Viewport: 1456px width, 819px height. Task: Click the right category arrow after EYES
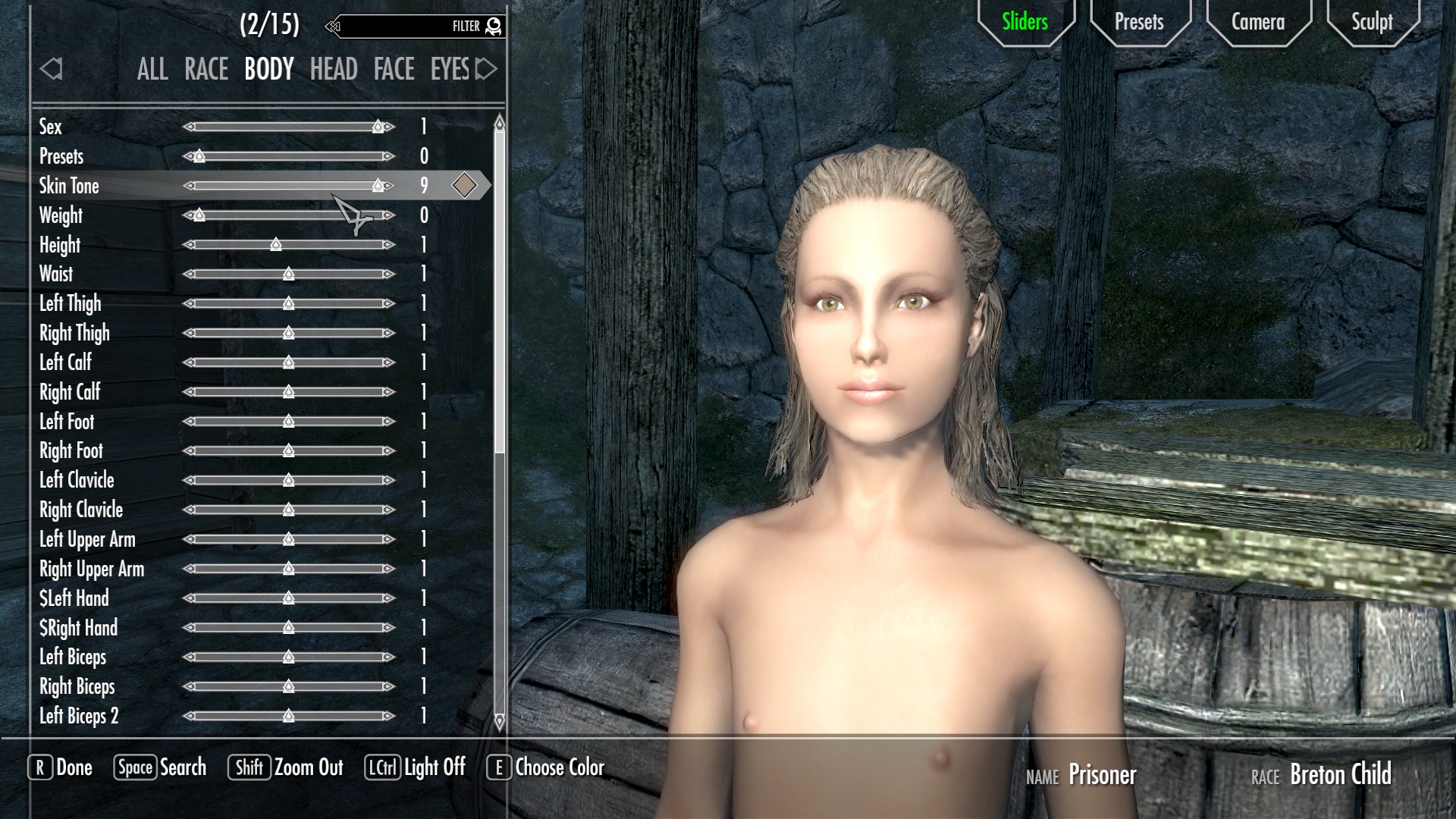(486, 70)
